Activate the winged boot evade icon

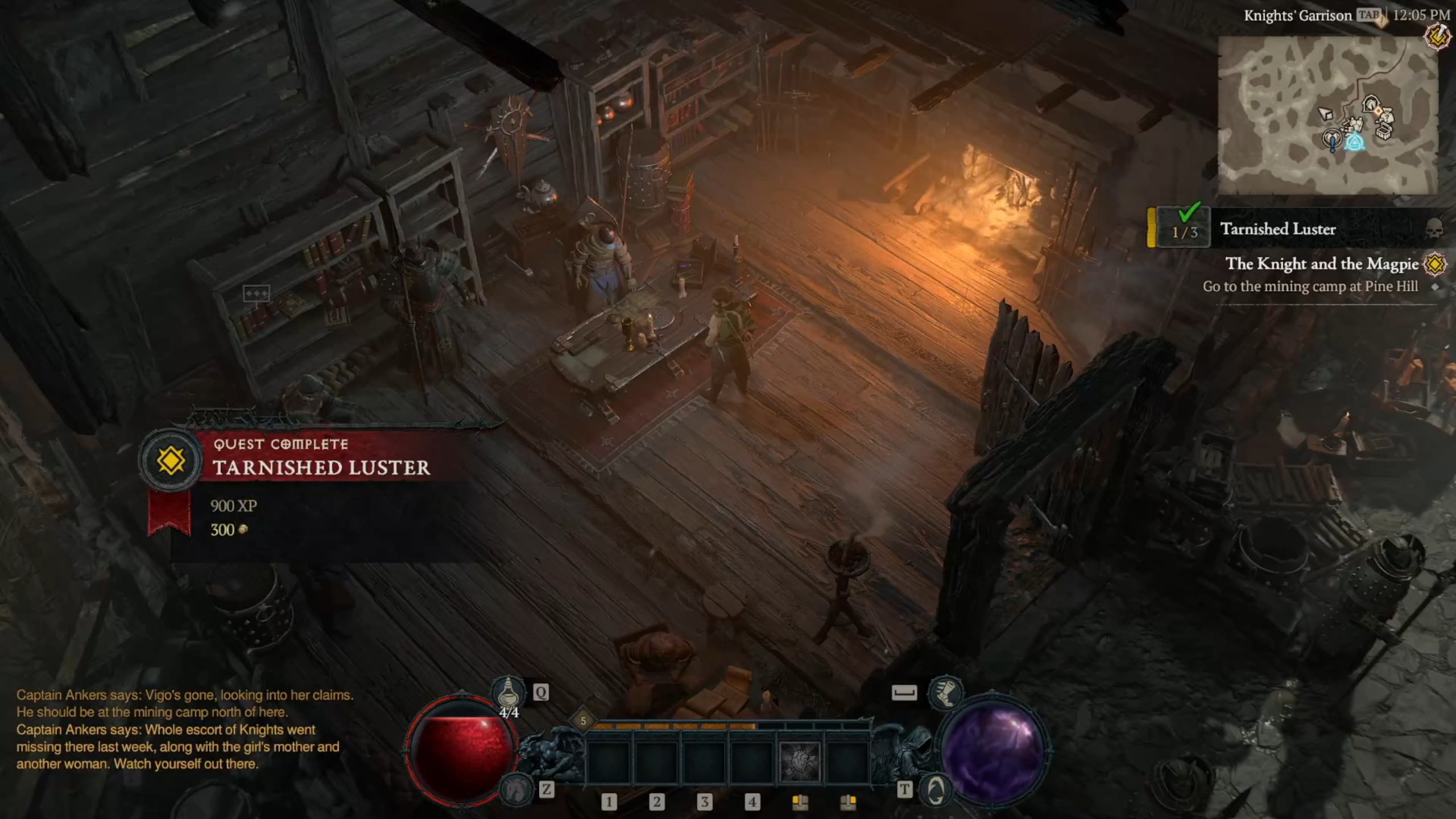pos(945,692)
